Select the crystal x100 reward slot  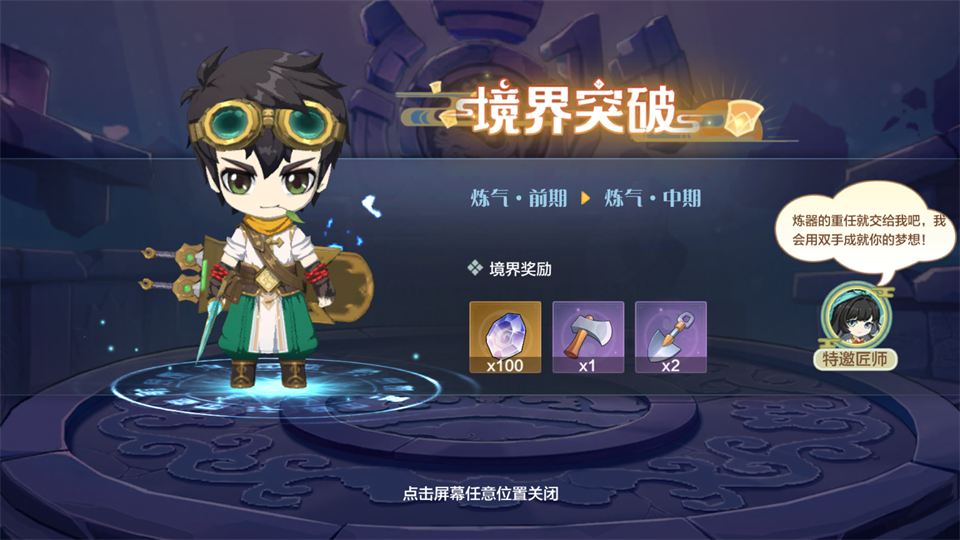coord(505,337)
